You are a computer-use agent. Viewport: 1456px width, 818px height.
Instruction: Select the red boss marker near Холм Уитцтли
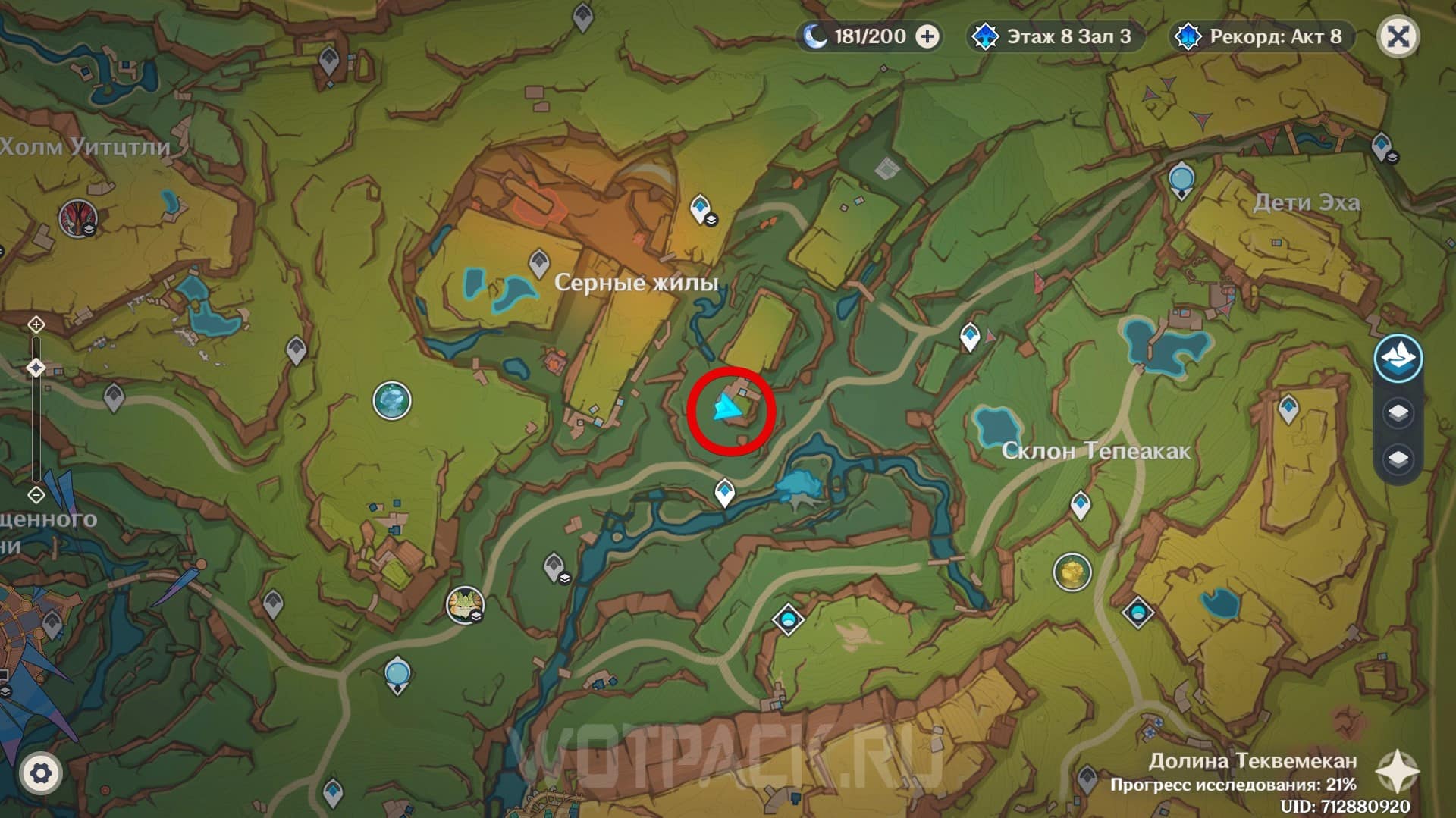[77, 219]
